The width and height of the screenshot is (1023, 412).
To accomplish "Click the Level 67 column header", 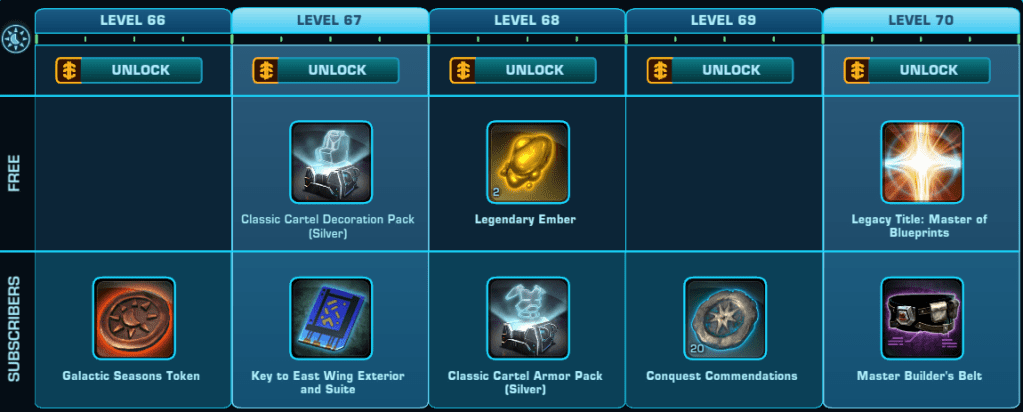I will pos(330,20).
